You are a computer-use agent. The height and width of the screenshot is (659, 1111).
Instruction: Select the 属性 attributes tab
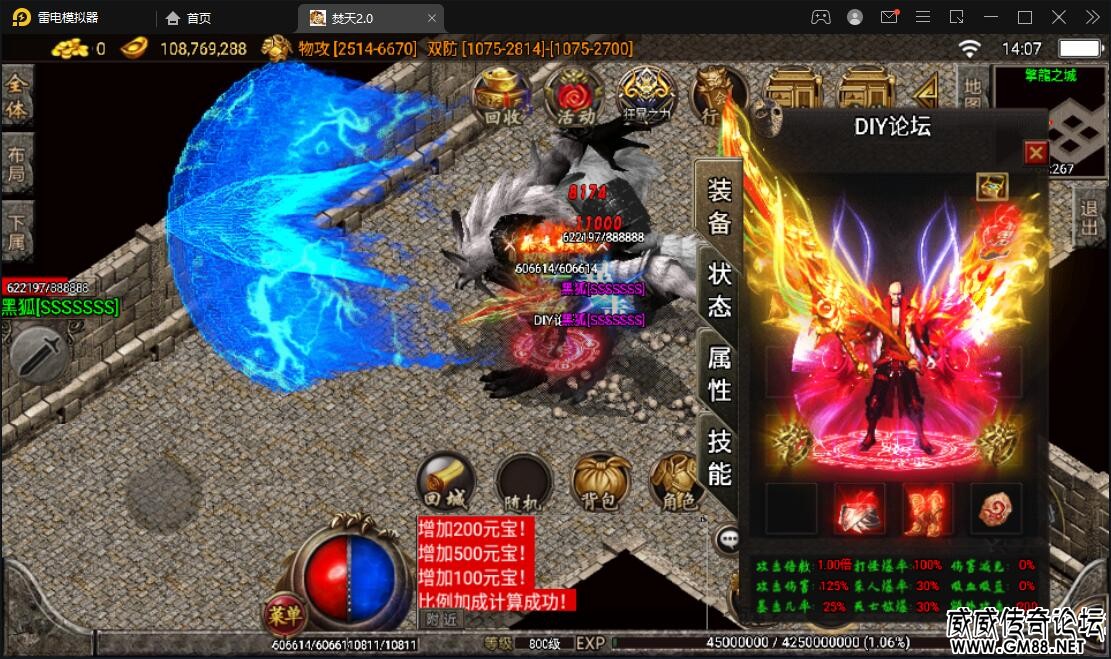pos(719,373)
